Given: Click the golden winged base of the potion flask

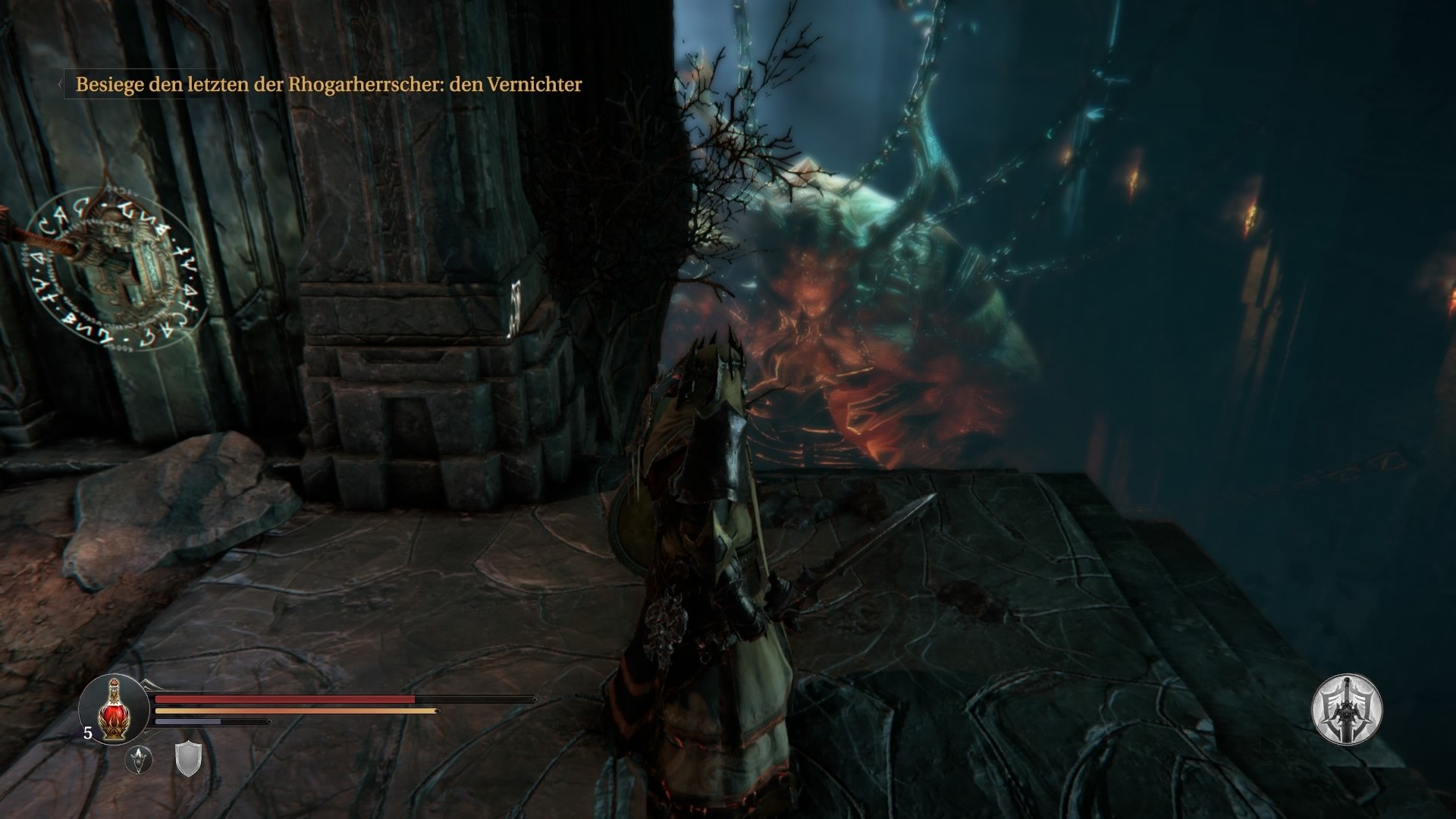Looking at the screenshot, I should 115,730.
